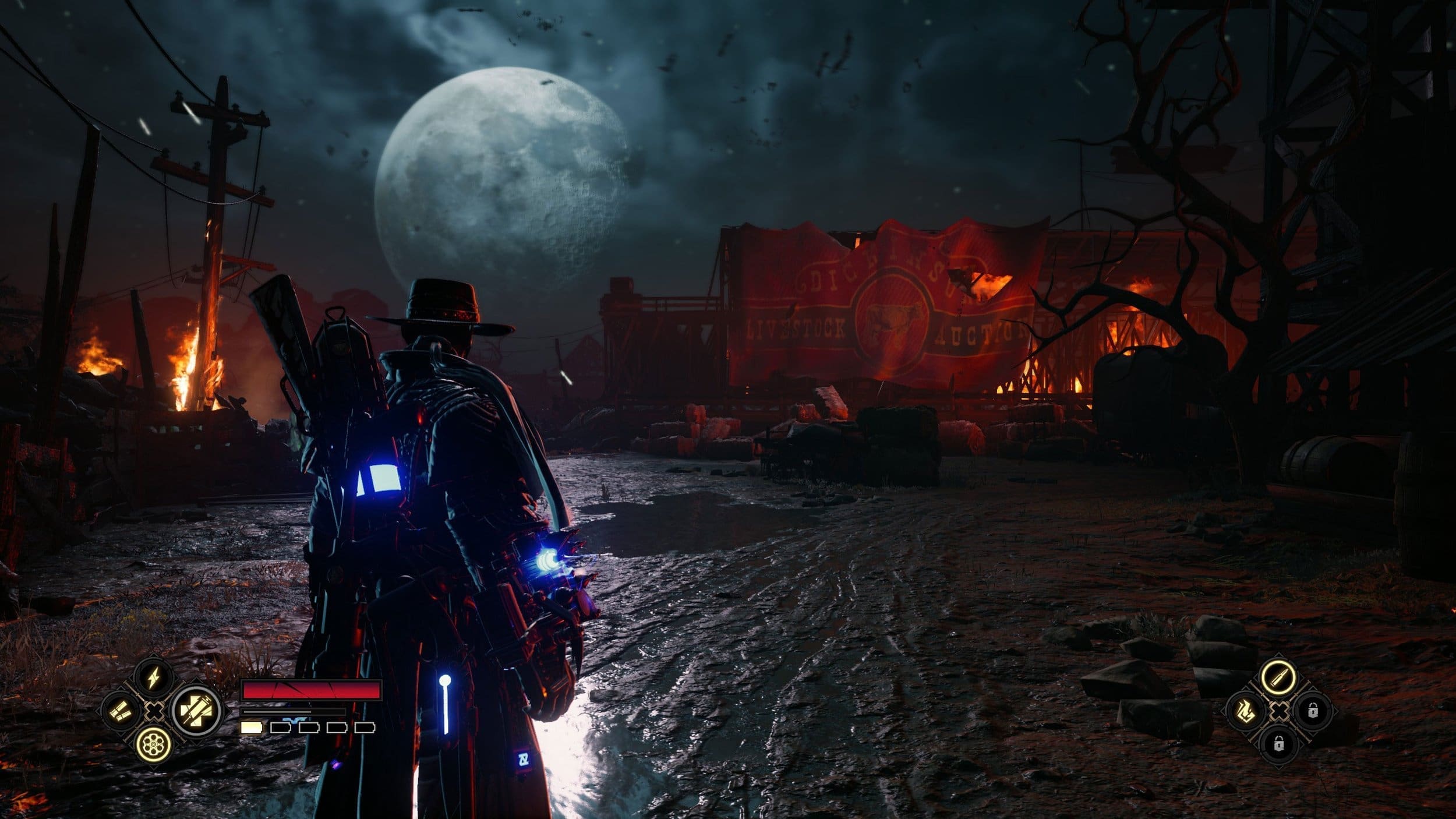Click the first empty battery segment
1456x819 pixels.
pos(281,729)
